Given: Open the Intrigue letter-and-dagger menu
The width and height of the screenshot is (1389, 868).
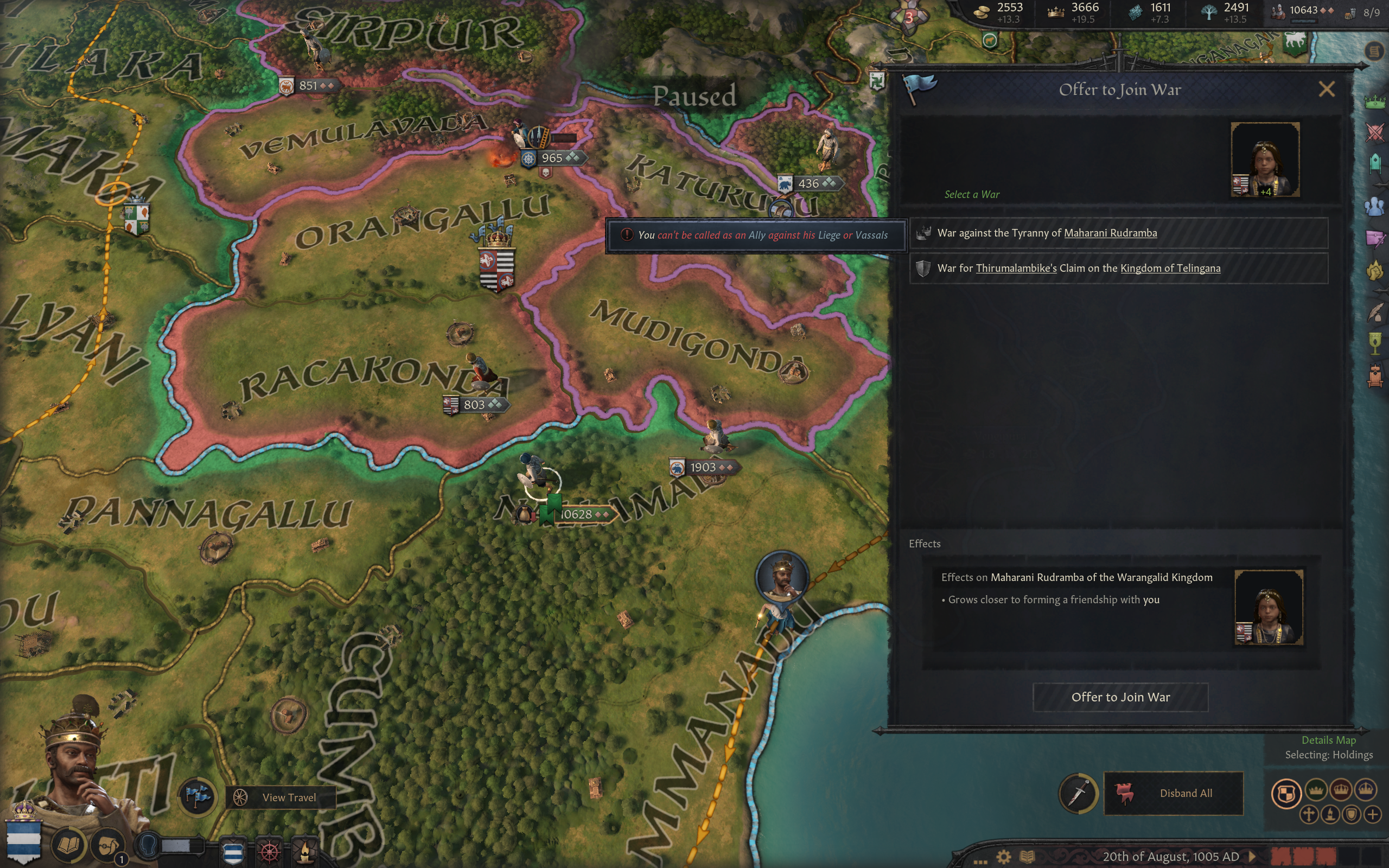Looking at the screenshot, I should point(1375,238).
